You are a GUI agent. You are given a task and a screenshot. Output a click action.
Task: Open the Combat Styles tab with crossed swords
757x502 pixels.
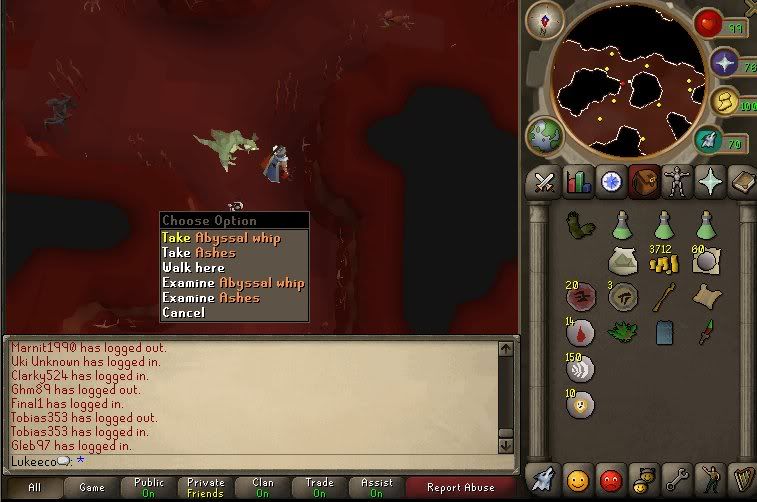tap(544, 182)
